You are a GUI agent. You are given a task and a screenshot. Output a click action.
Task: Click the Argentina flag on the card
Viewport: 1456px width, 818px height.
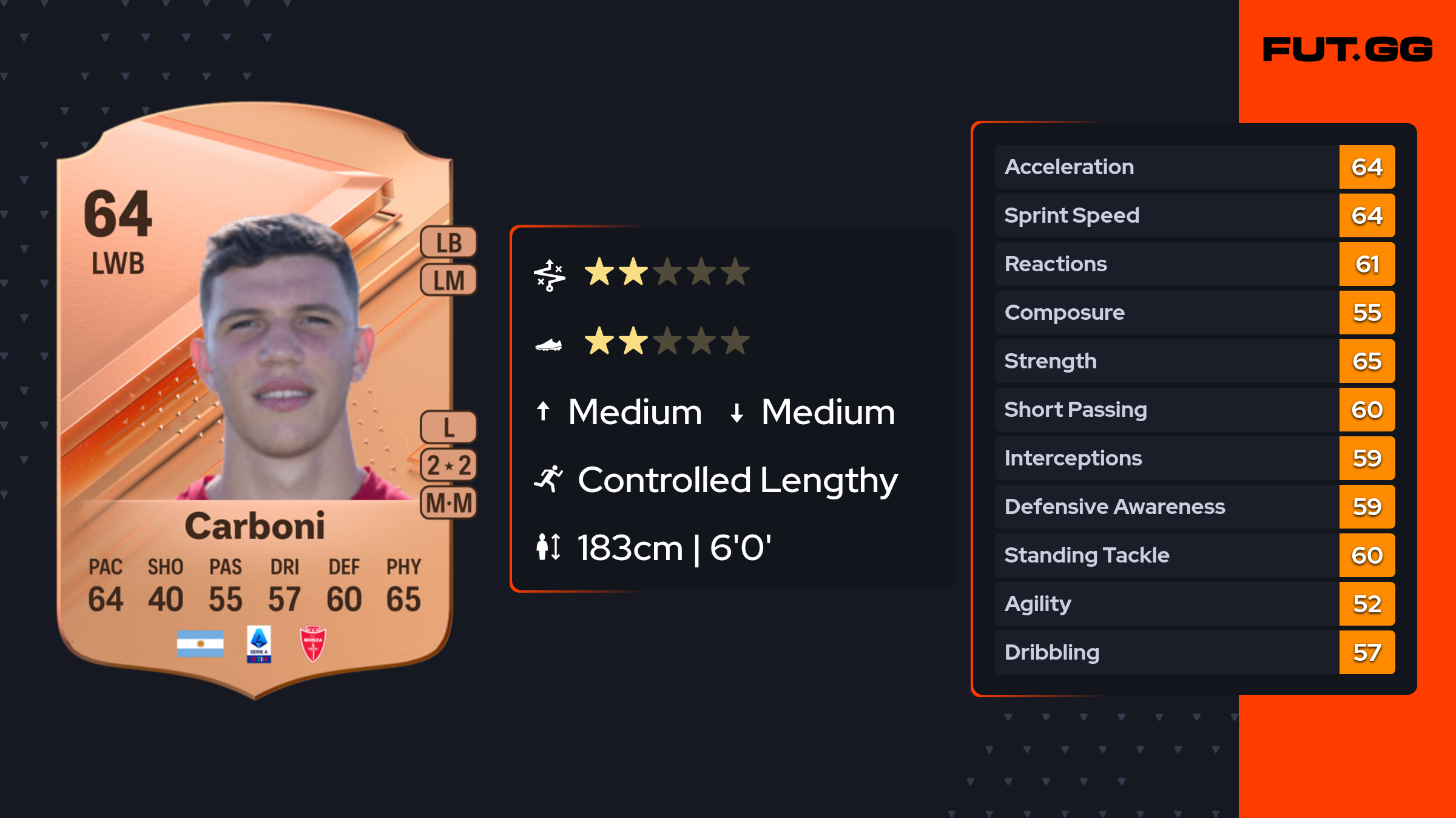click(x=200, y=644)
